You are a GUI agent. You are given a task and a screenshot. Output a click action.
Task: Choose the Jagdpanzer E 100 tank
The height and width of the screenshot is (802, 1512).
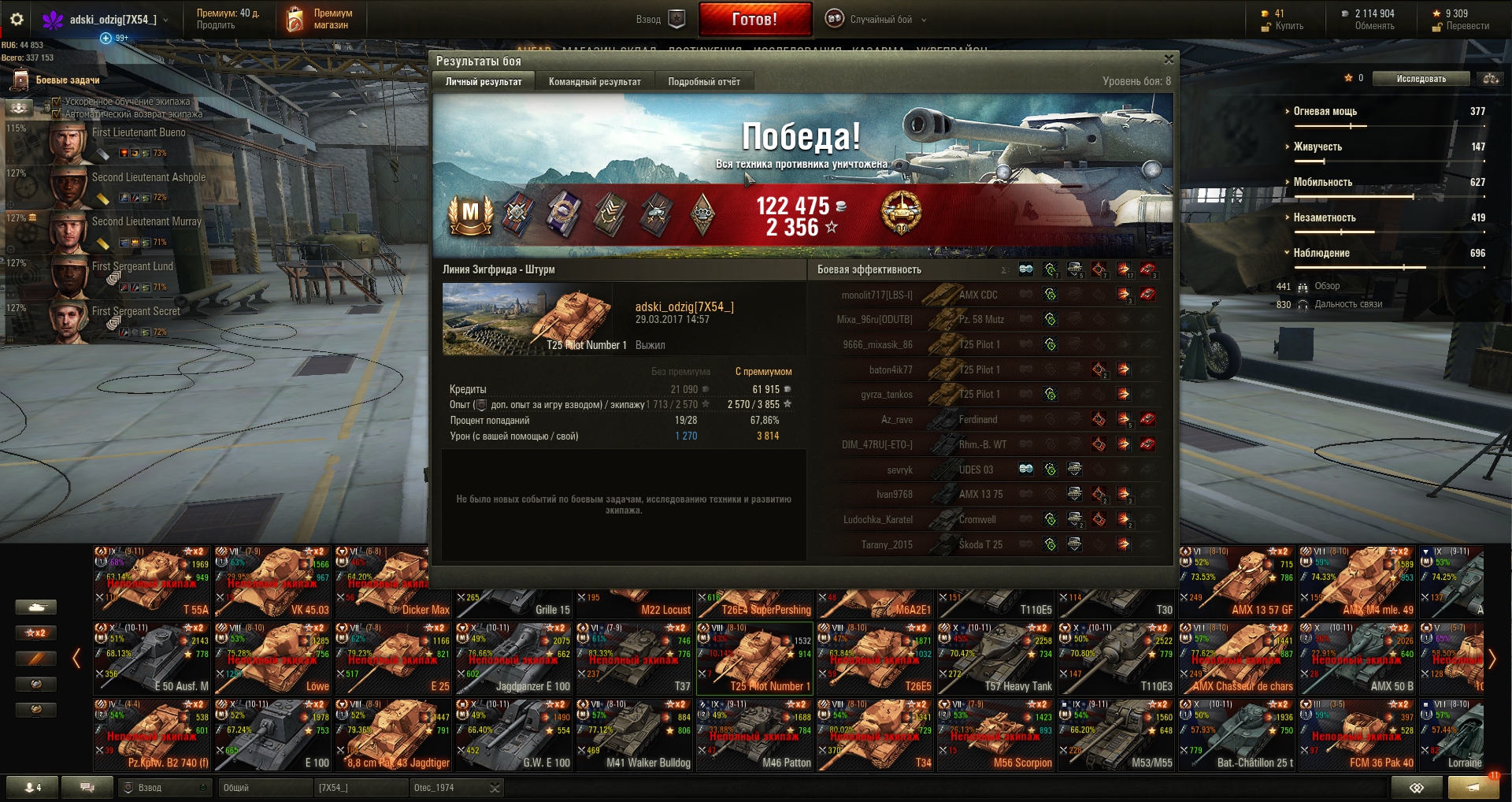point(513,659)
